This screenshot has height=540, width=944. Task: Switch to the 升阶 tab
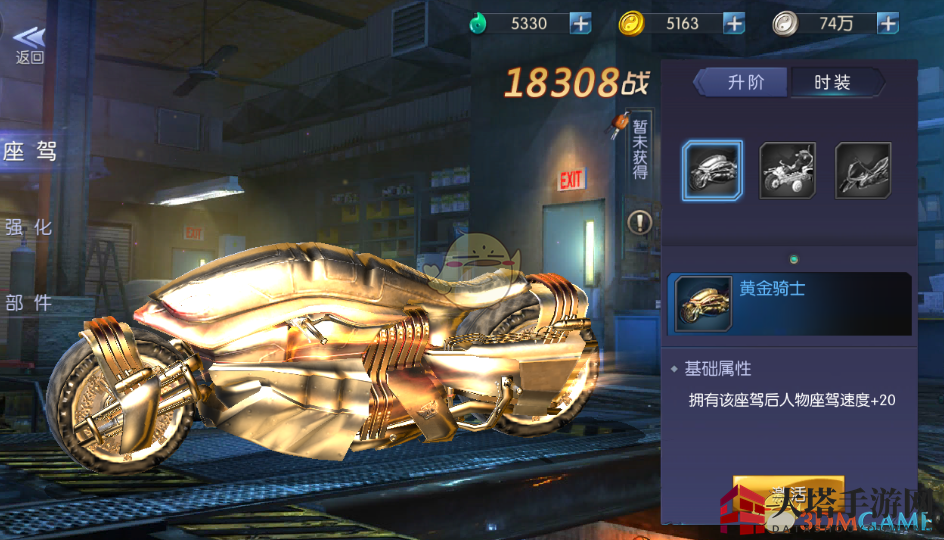744,82
